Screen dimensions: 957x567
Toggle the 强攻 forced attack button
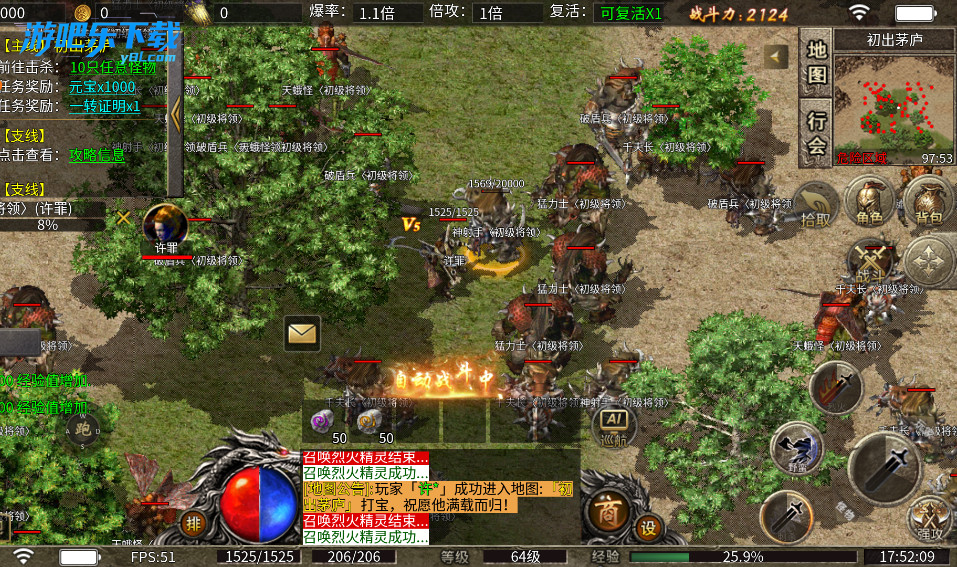tap(929, 518)
